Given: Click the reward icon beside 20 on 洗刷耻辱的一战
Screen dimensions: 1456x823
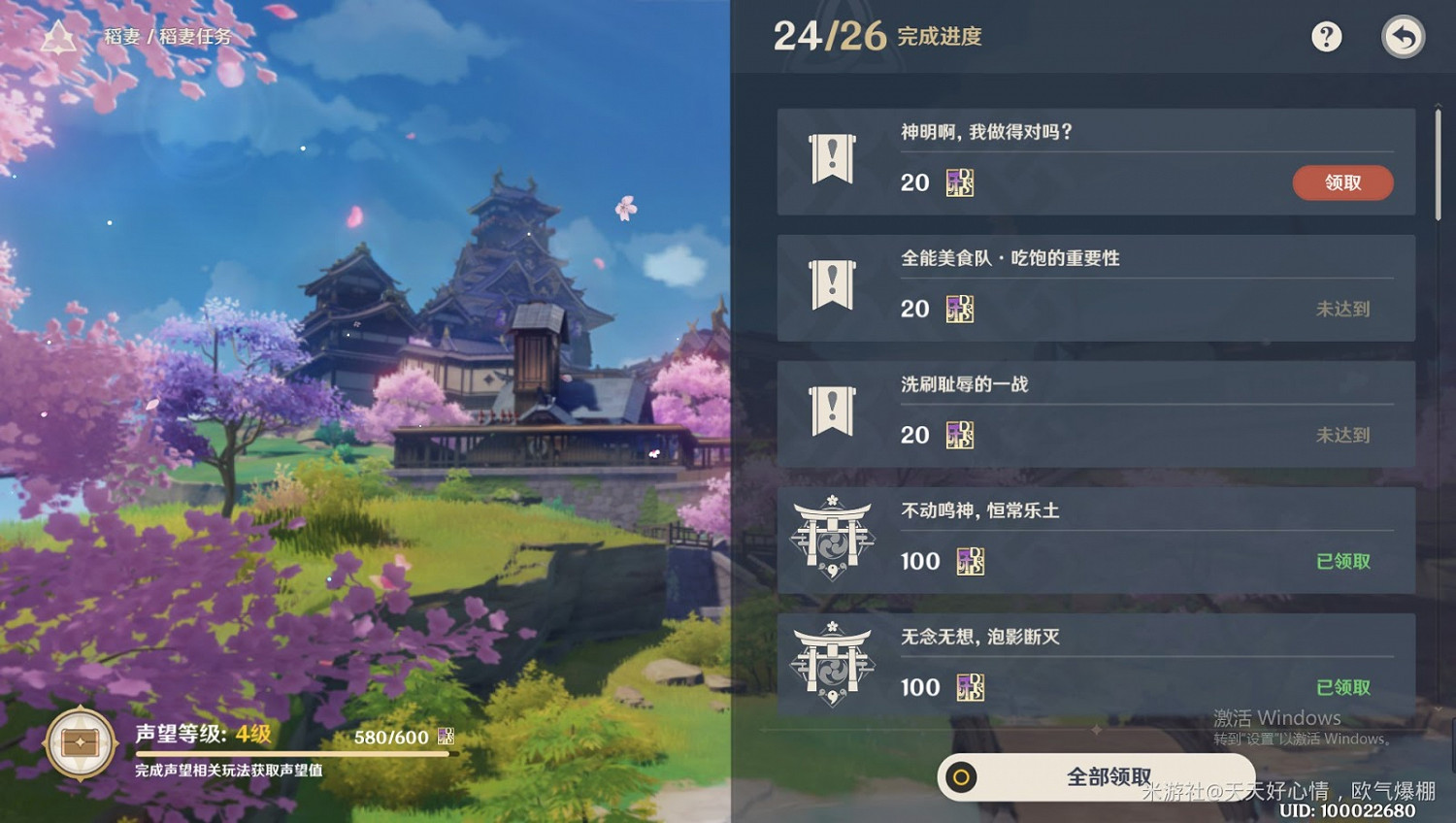Looking at the screenshot, I should pyautogui.click(x=961, y=435).
